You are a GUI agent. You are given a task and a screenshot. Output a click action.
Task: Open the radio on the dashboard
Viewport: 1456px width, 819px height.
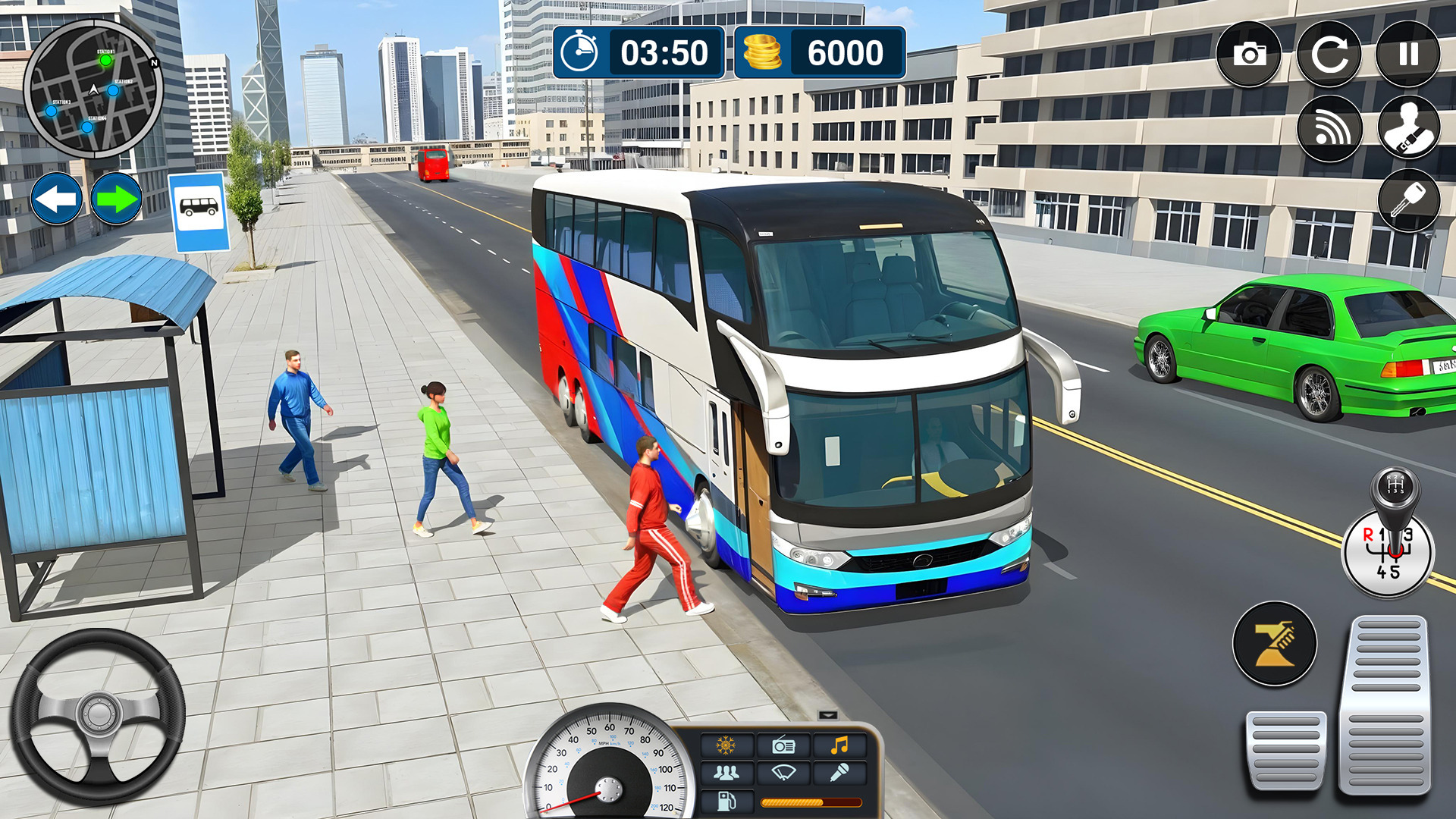tap(784, 745)
